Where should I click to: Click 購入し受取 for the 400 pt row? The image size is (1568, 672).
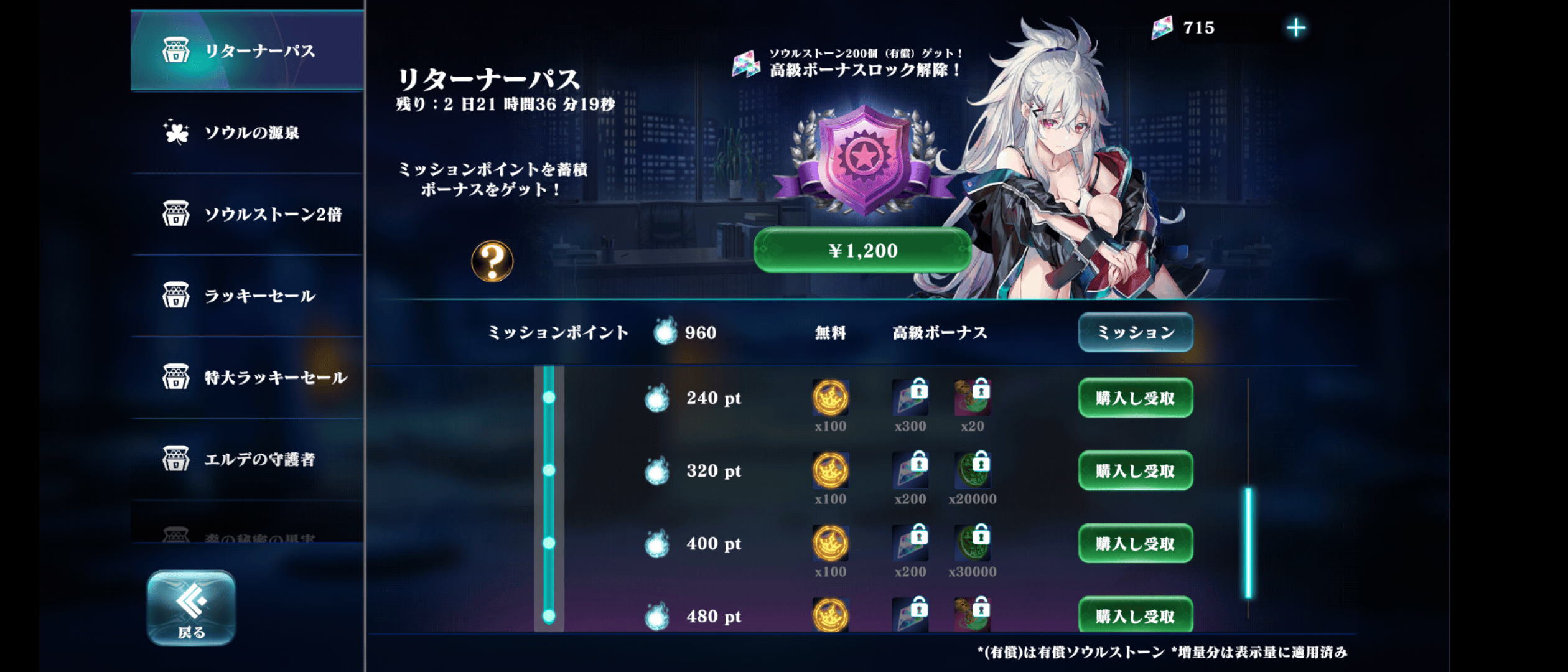tap(1135, 544)
